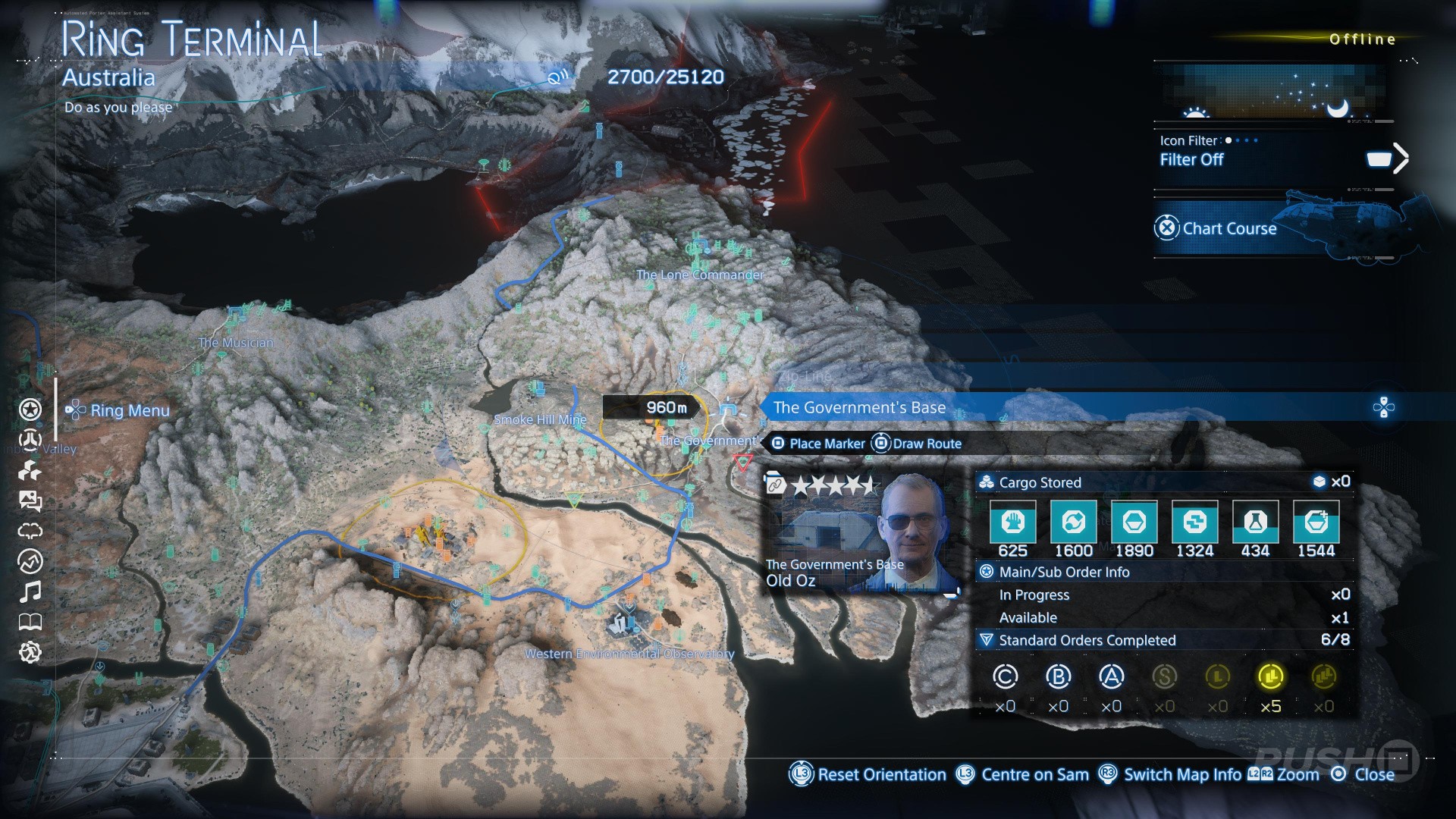Choose the Smoke Hill Mine map marker

click(x=539, y=419)
